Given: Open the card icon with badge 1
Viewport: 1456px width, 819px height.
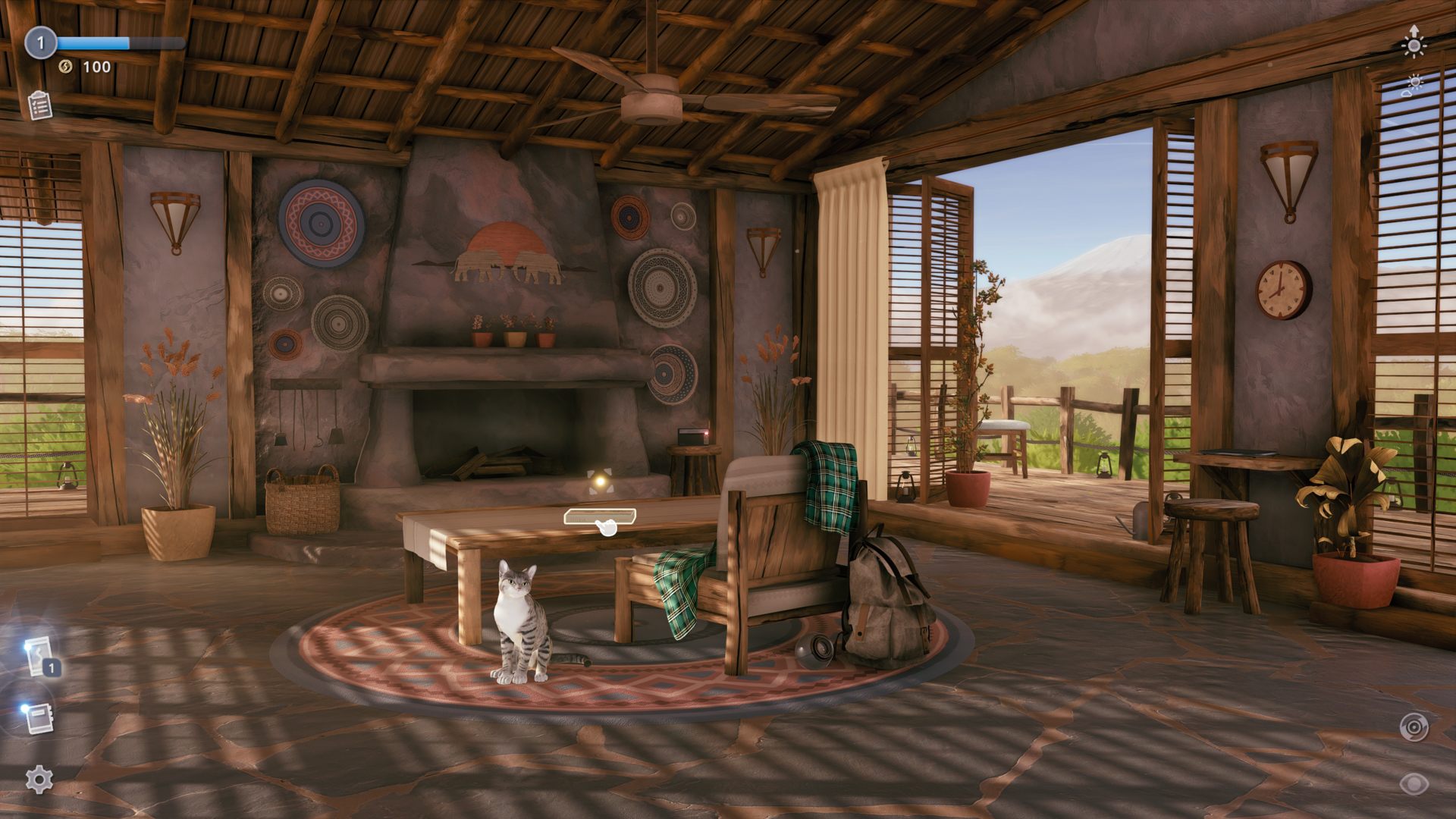Looking at the screenshot, I should (40, 657).
